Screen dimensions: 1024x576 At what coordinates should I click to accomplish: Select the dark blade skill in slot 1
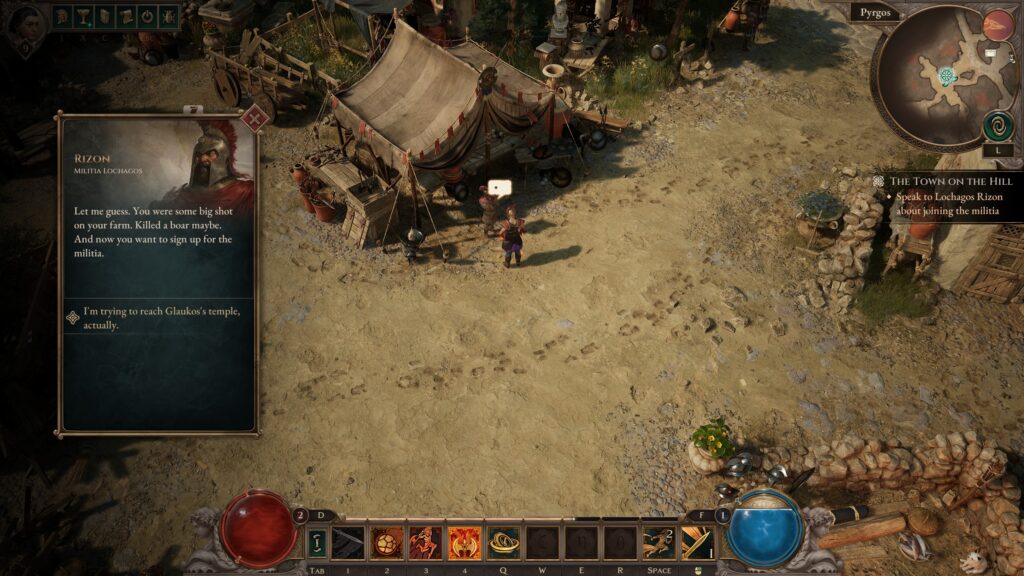[x=348, y=542]
